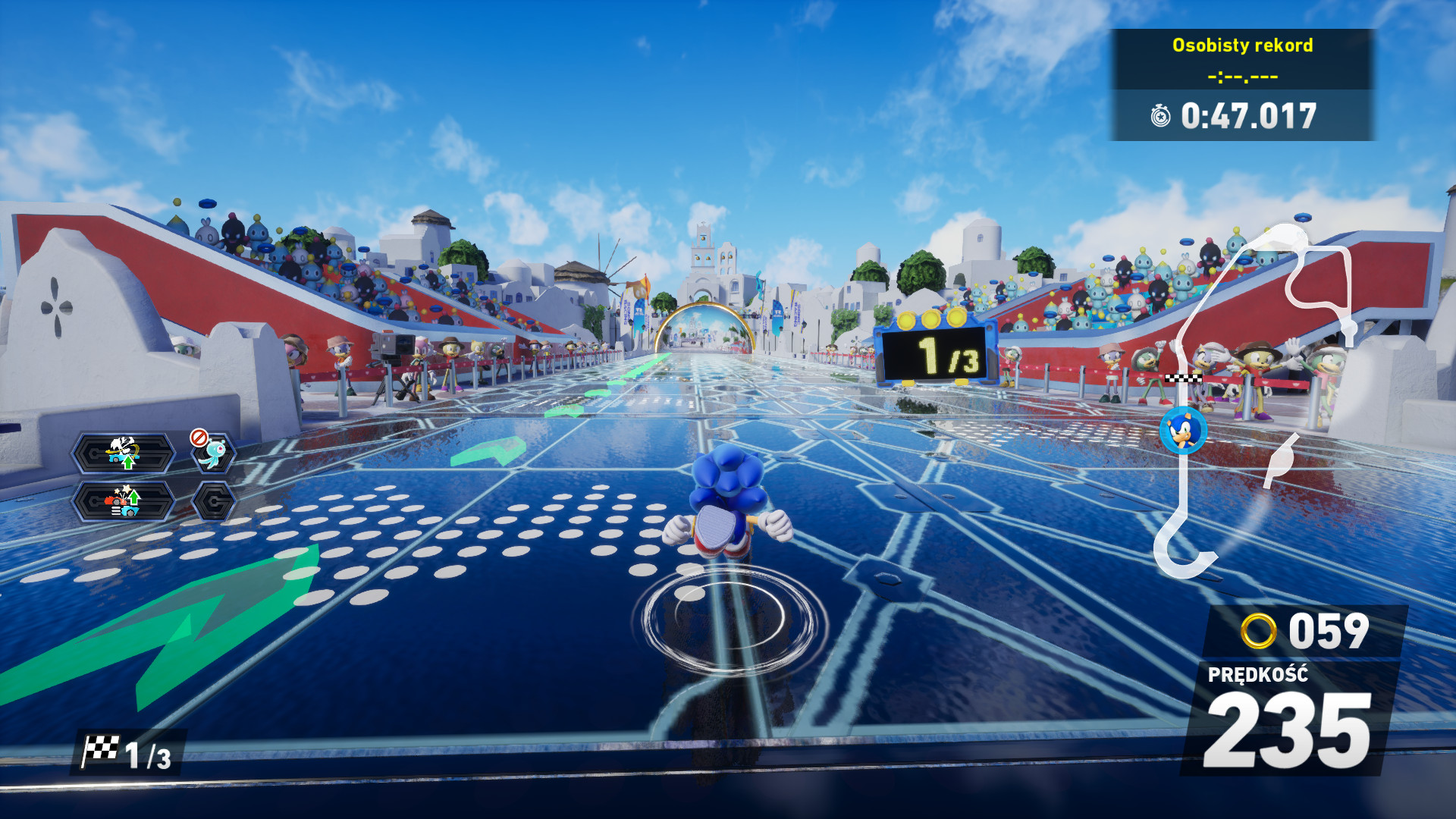Select the golden ring icon beside the counter 059
The width and height of the screenshot is (1456, 819).
click(1259, 630)
